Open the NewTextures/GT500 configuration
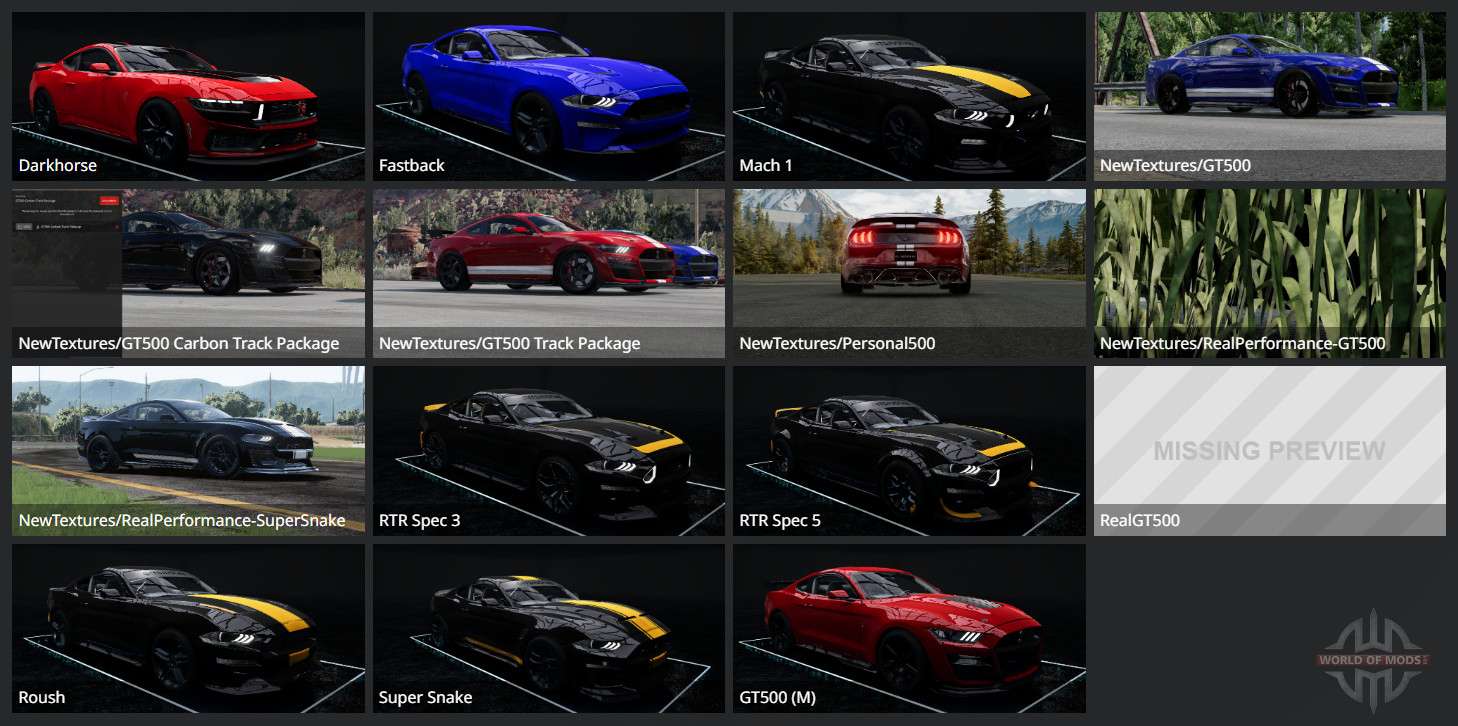This screenshot has width=1458, height=726. click(1270, 96)
